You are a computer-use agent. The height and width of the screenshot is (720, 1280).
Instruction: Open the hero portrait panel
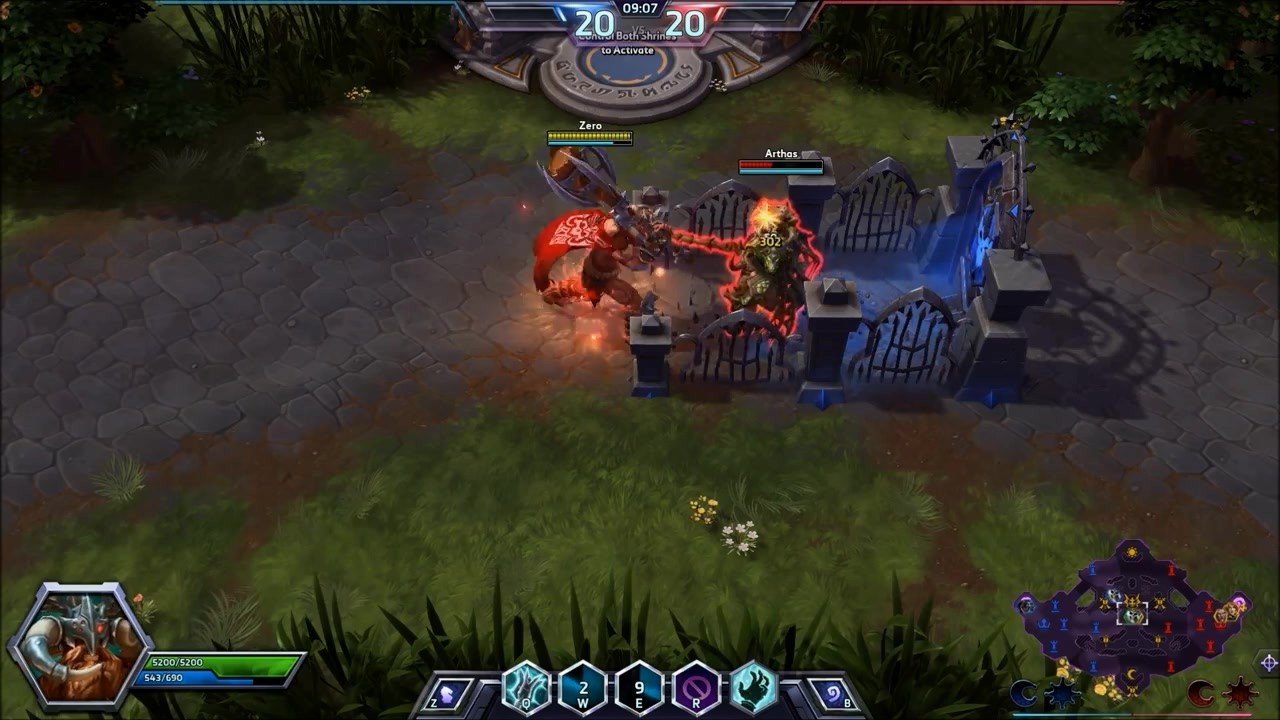pyautogui.click(x=79, y=646)
